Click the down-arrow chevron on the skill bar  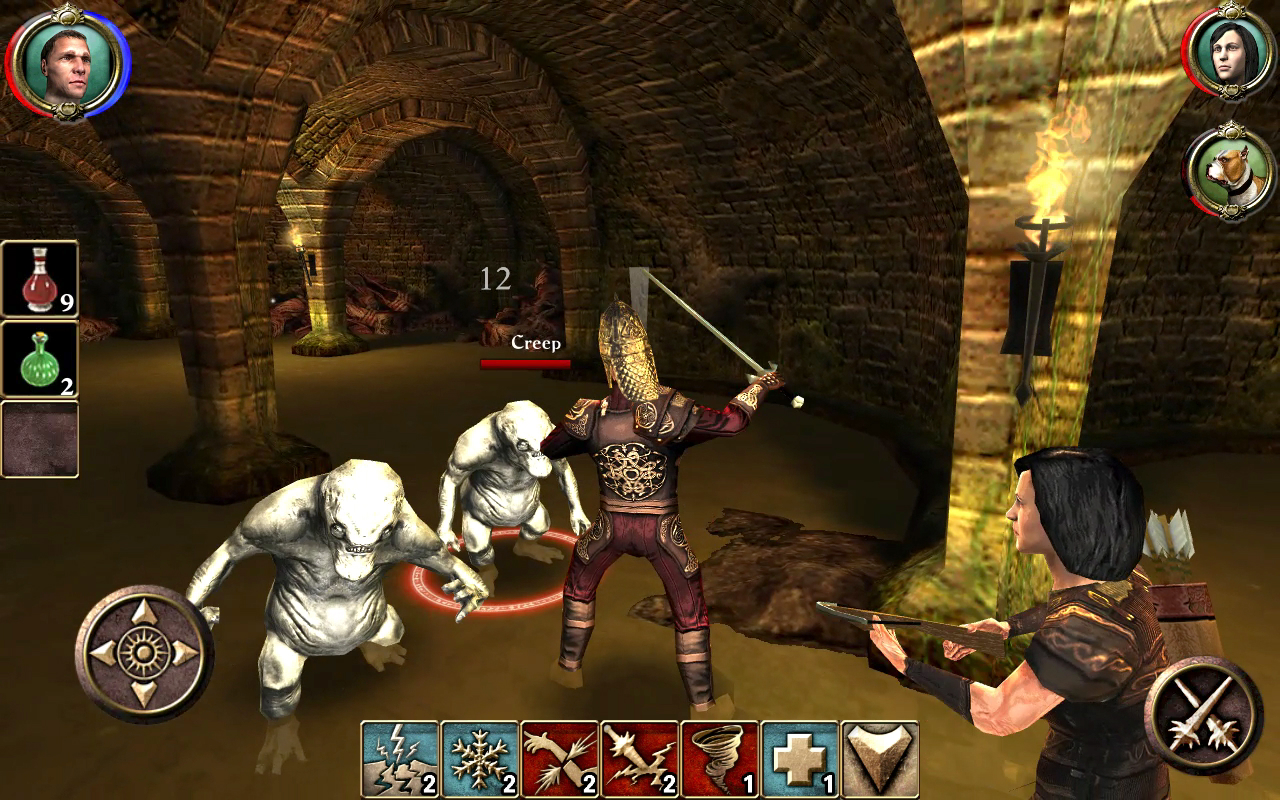coord(880,759)
